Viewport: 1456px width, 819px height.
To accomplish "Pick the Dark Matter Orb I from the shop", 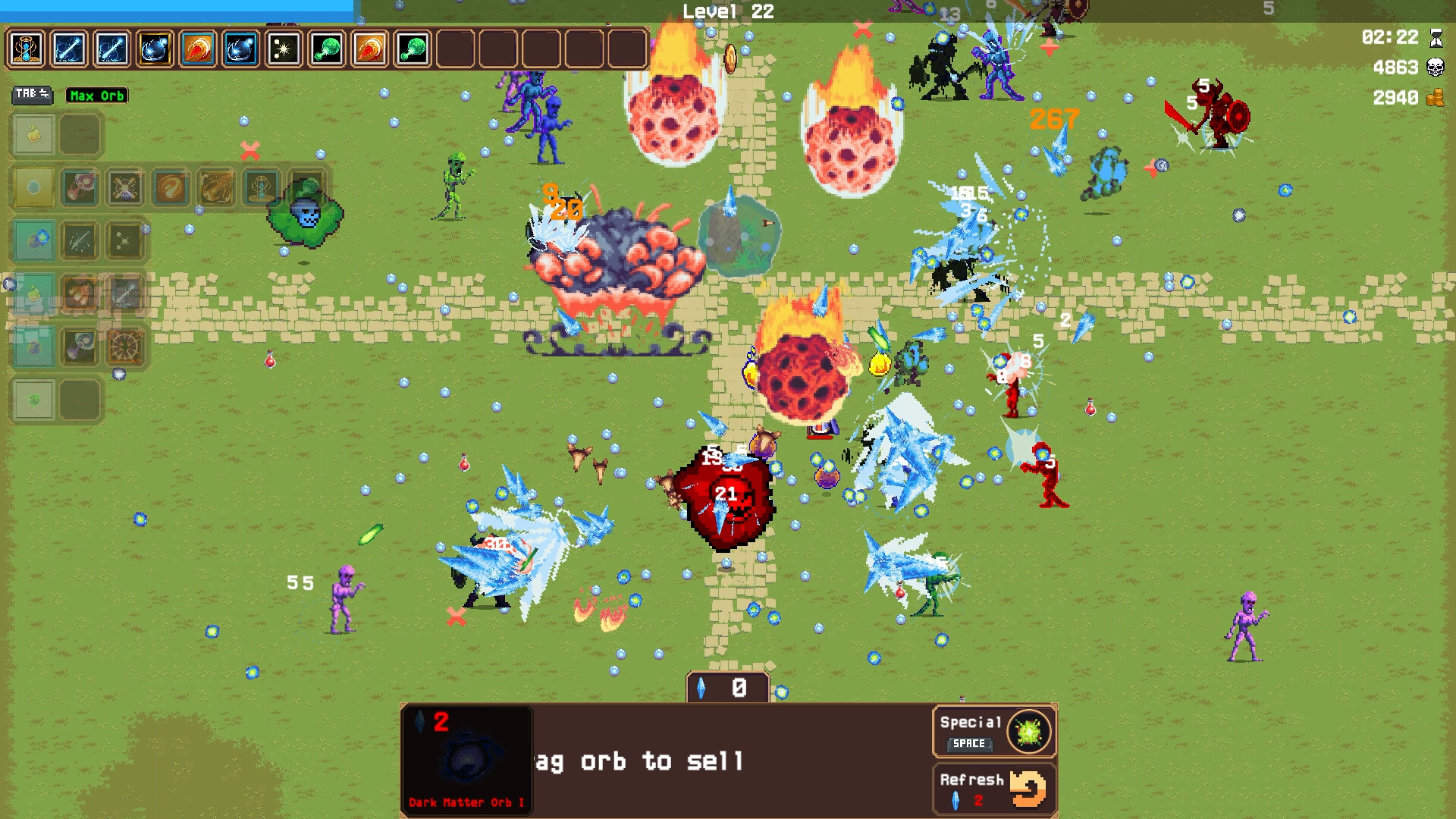I will pos(466,758).
